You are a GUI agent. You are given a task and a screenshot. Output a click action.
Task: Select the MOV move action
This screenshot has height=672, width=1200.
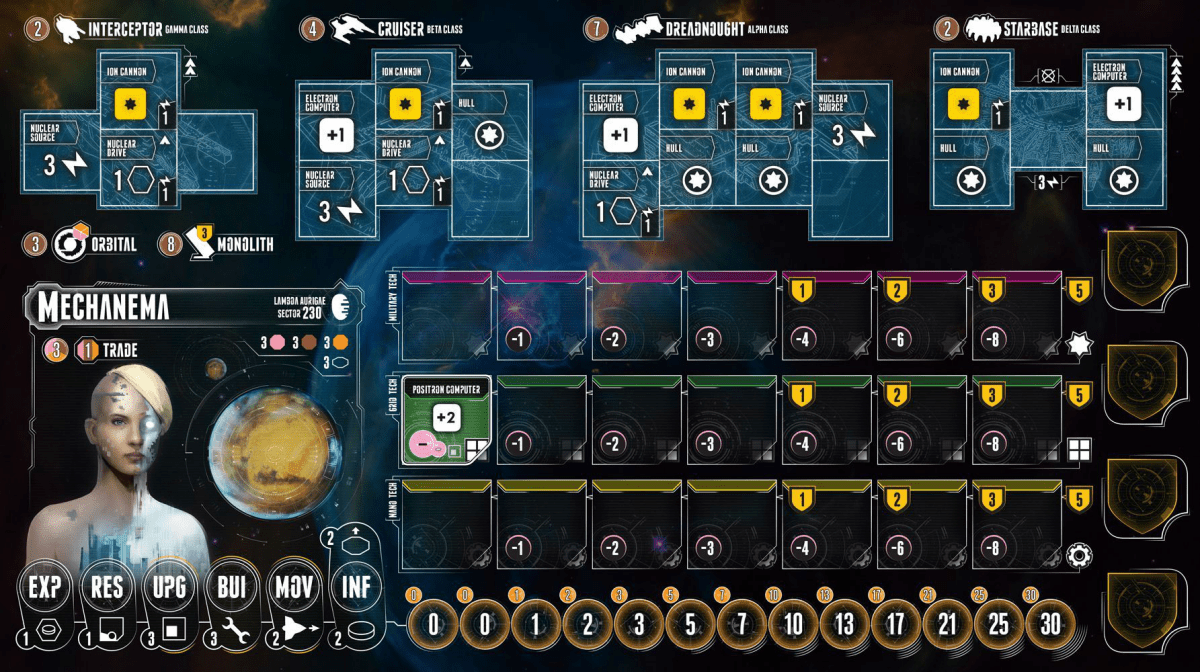pyautogui.click(x=292, y=587)
